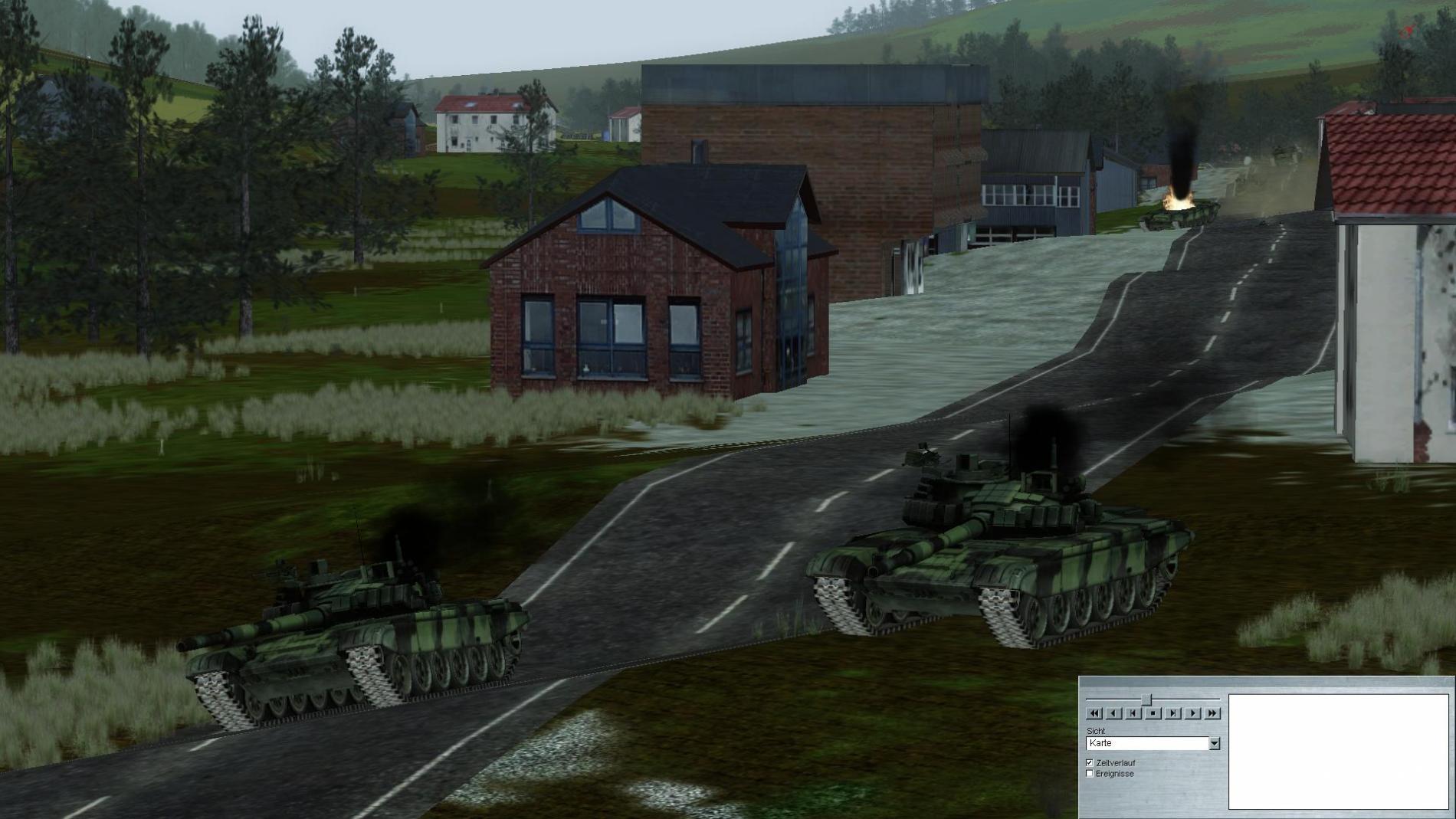The image size is (1456, 819).
Task: Uncheck the Zeitverlauf checkbox
Action: click(1090, 763)
